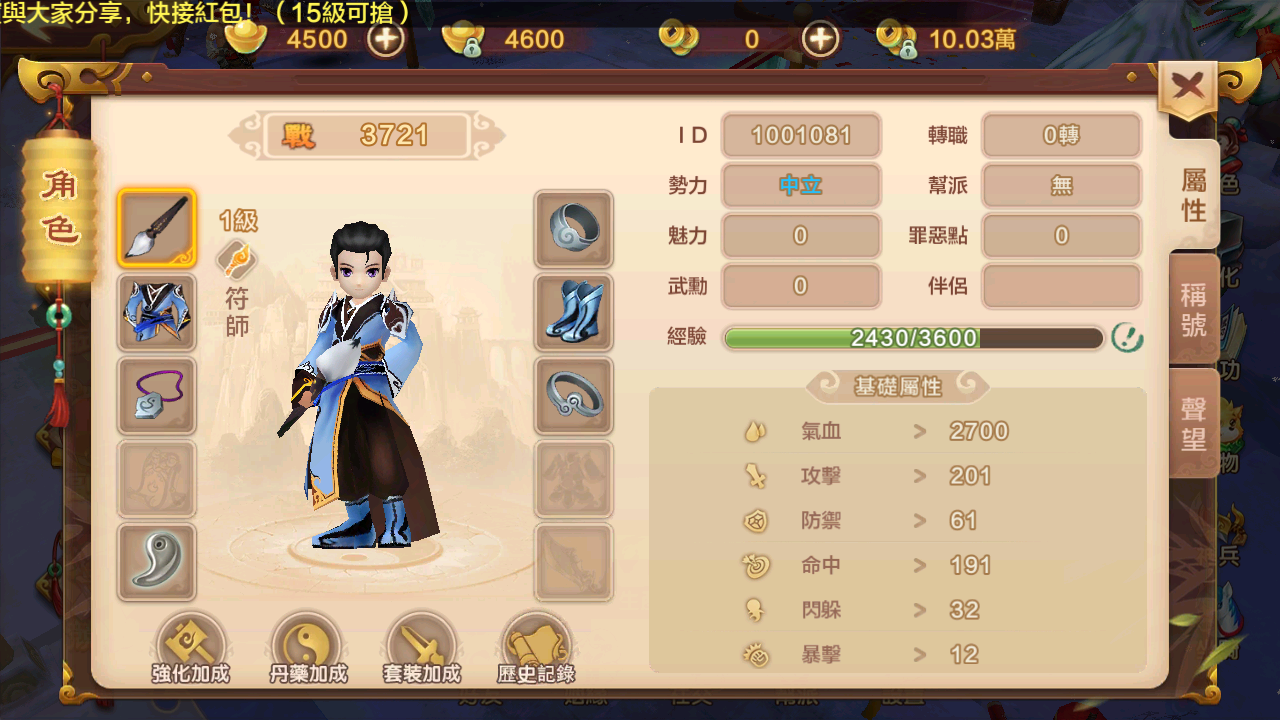Switch to the 屬性 tab
Image resolution: width=1280 pixels, height=720 pixels.
tap(1194, 194)
